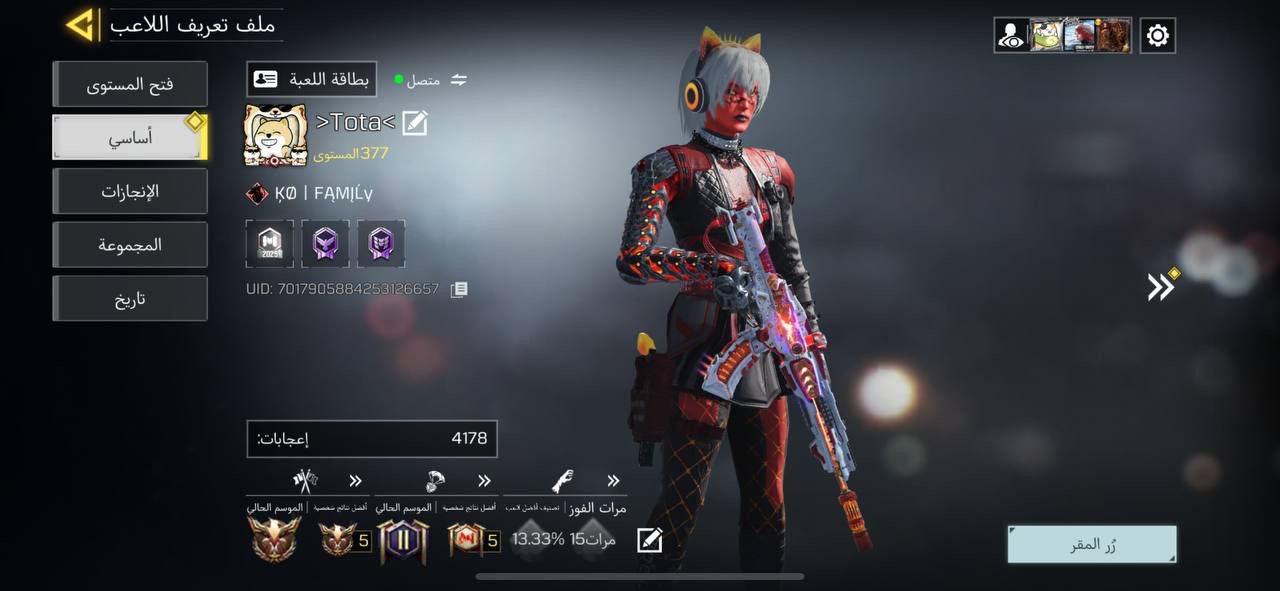Select the أساسي tab

tap(130, 138)
